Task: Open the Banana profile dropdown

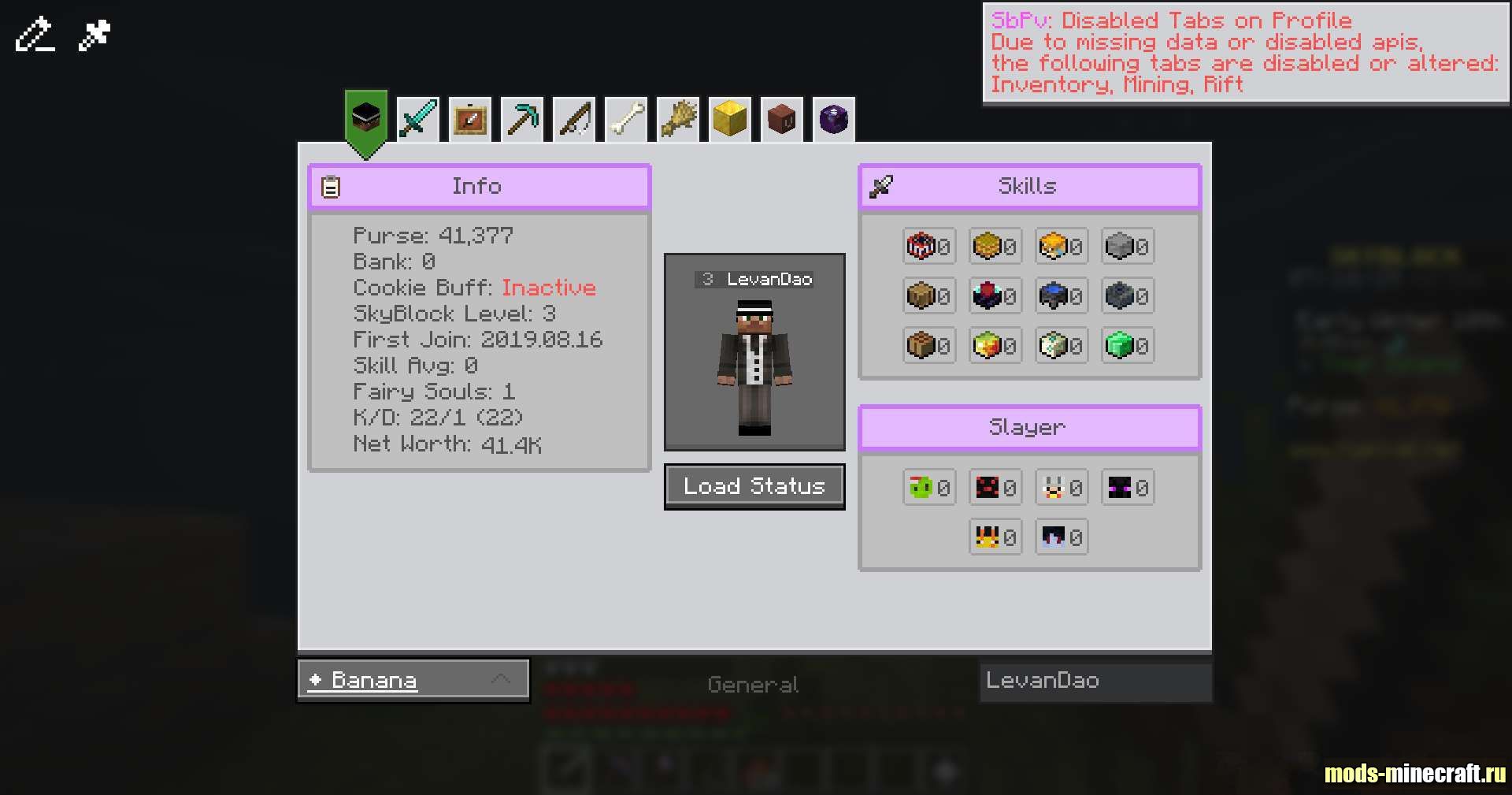Action: click(413, 679)
